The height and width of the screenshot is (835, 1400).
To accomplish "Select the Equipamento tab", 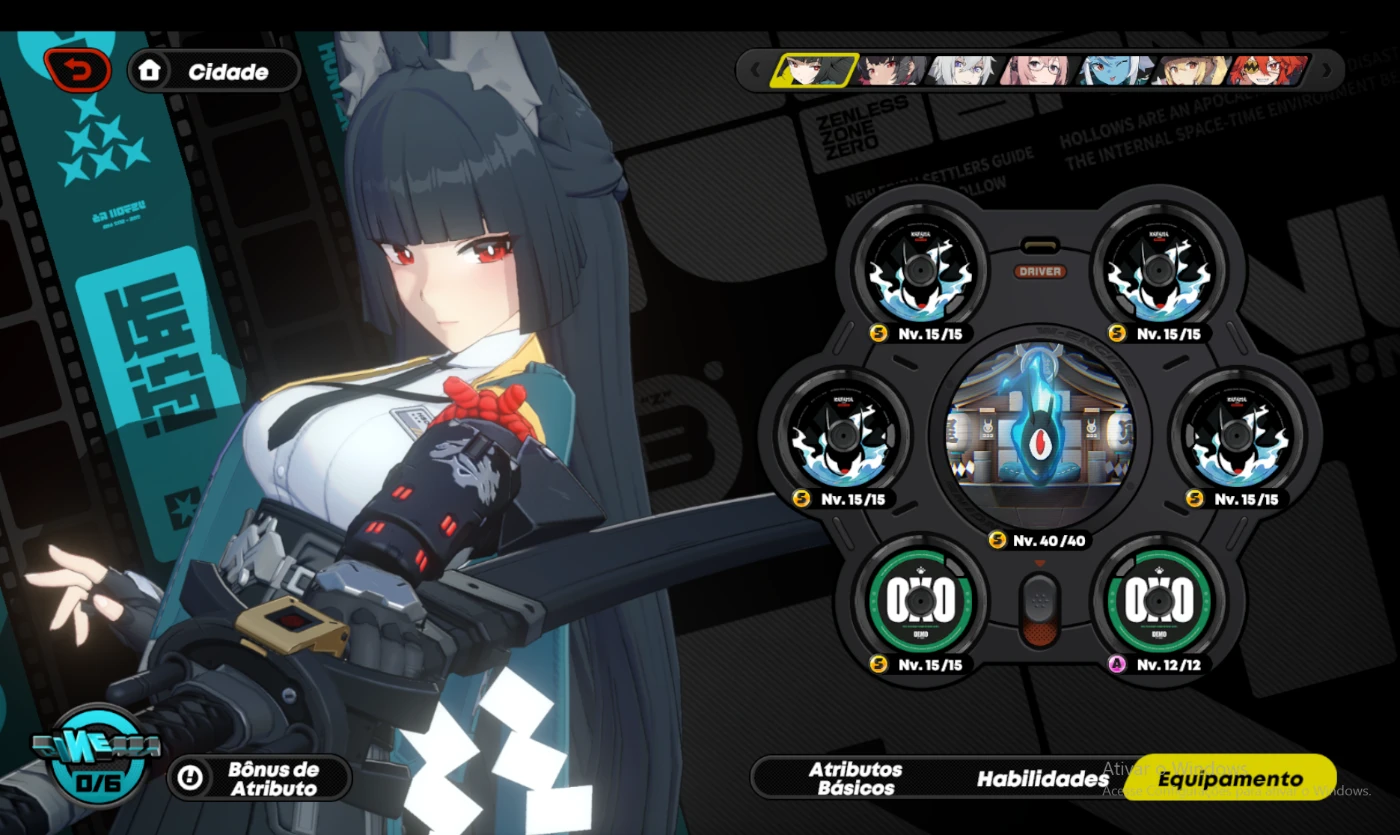I will (1229, 779).
